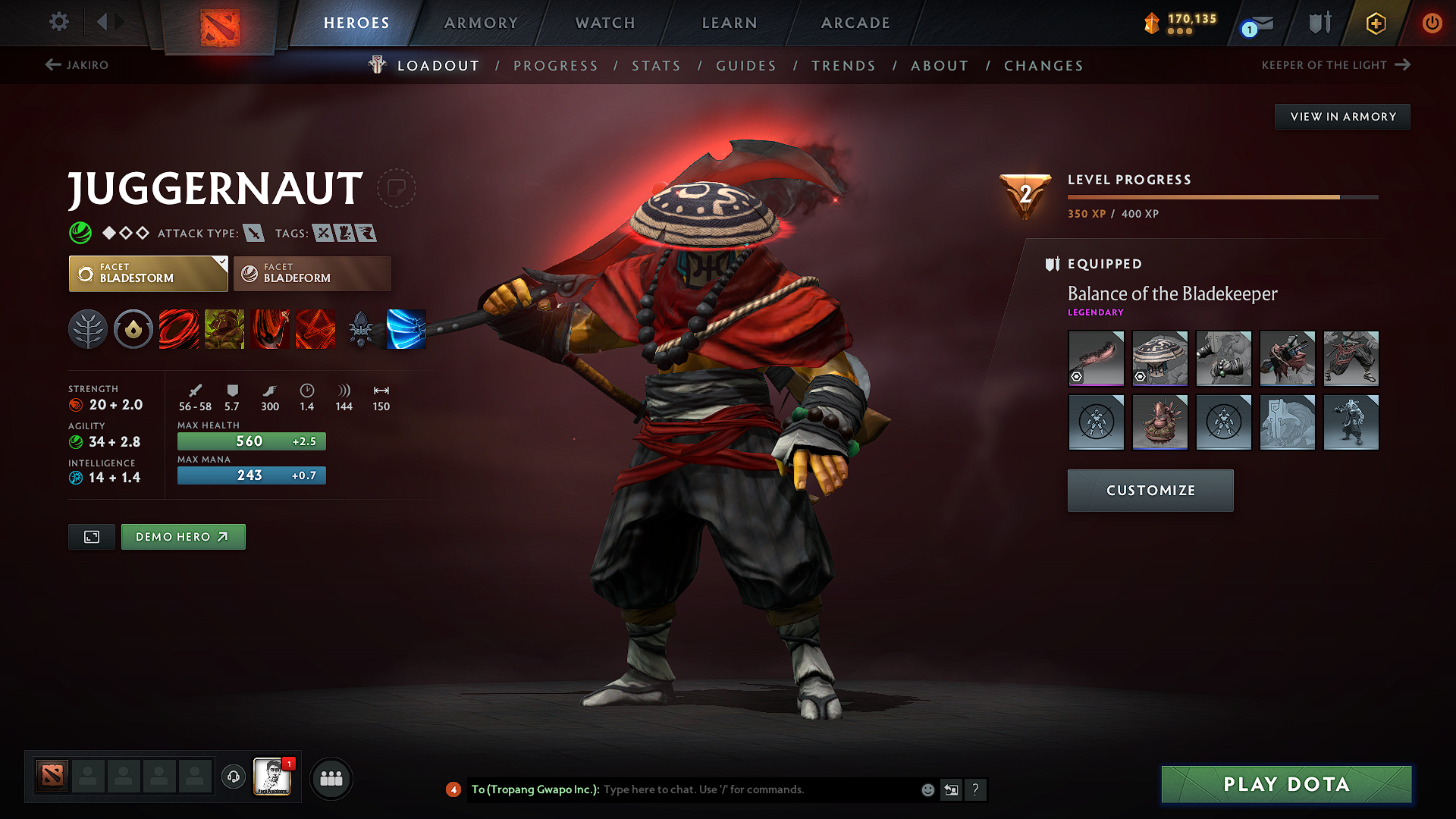The height and width of the screenshot is (819, 1456).
Task: Select the Blade Fury ability icon
Action: pos(179,328)
